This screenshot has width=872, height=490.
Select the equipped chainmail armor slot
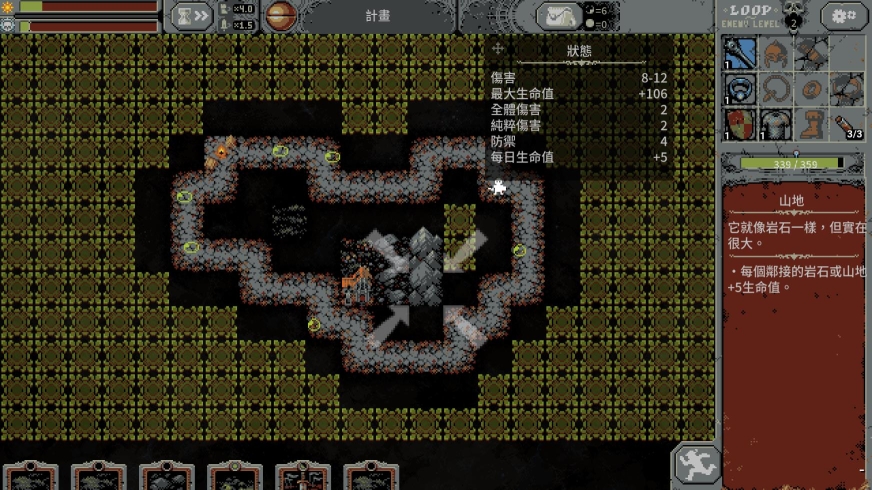pos(776,124)
